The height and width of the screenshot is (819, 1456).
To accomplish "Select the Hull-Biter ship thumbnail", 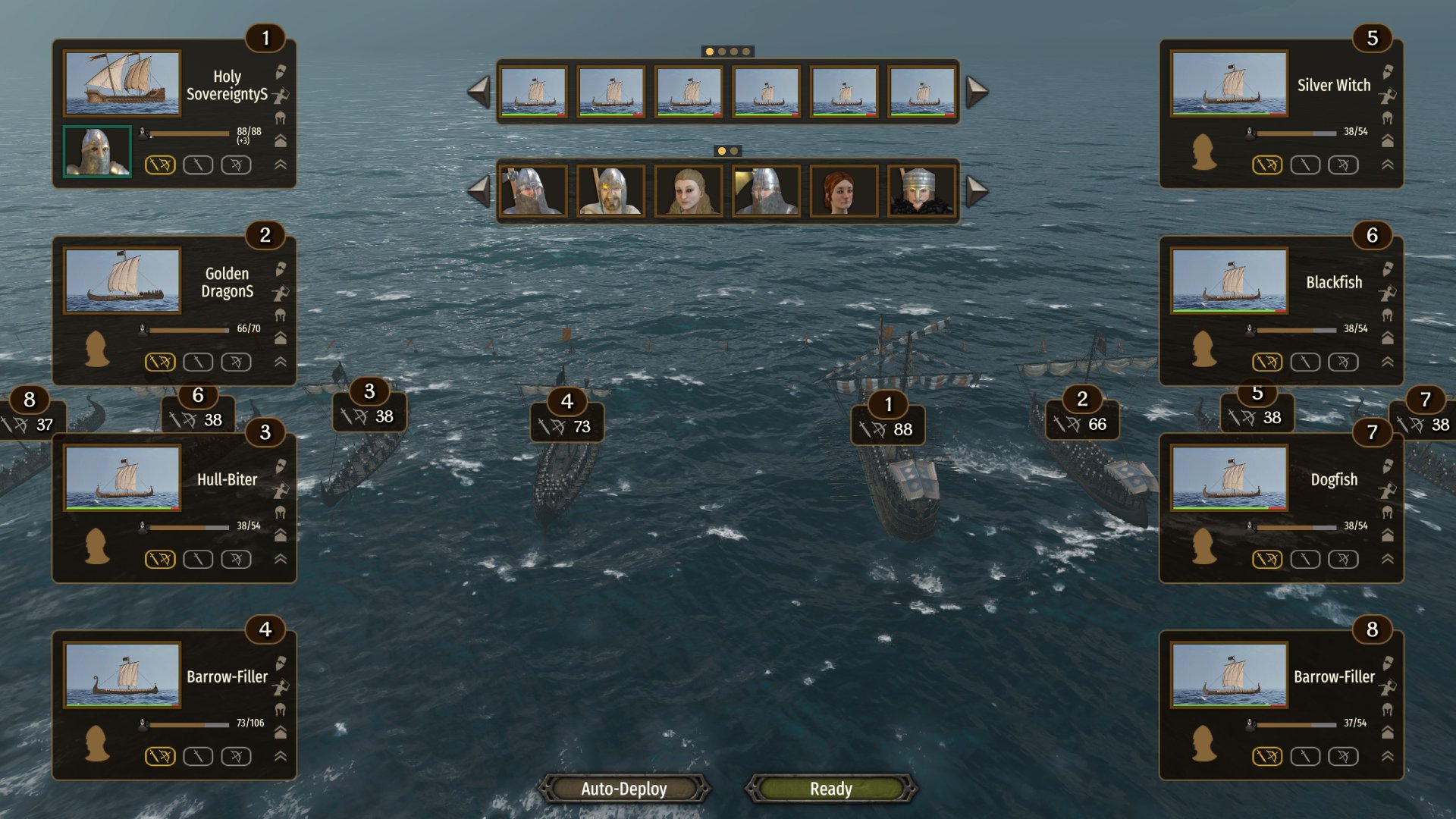I will tap(122, 478).
